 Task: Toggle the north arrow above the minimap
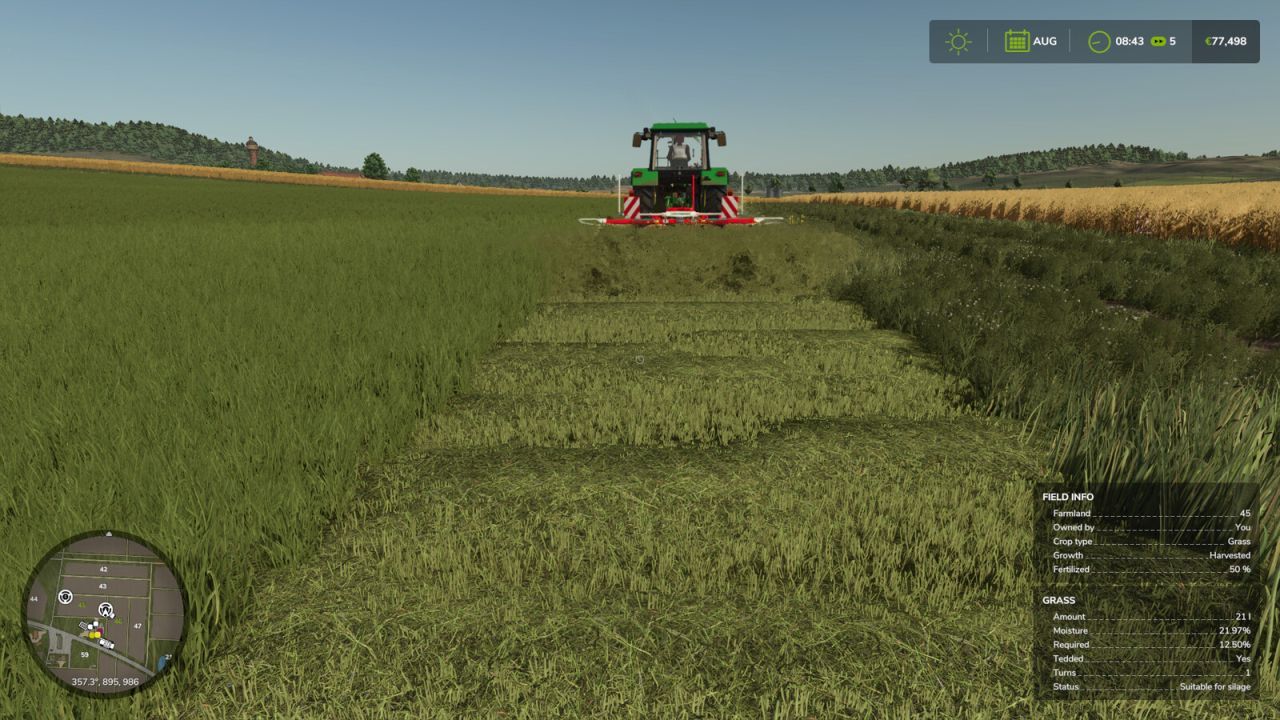[x=109, y=533]
